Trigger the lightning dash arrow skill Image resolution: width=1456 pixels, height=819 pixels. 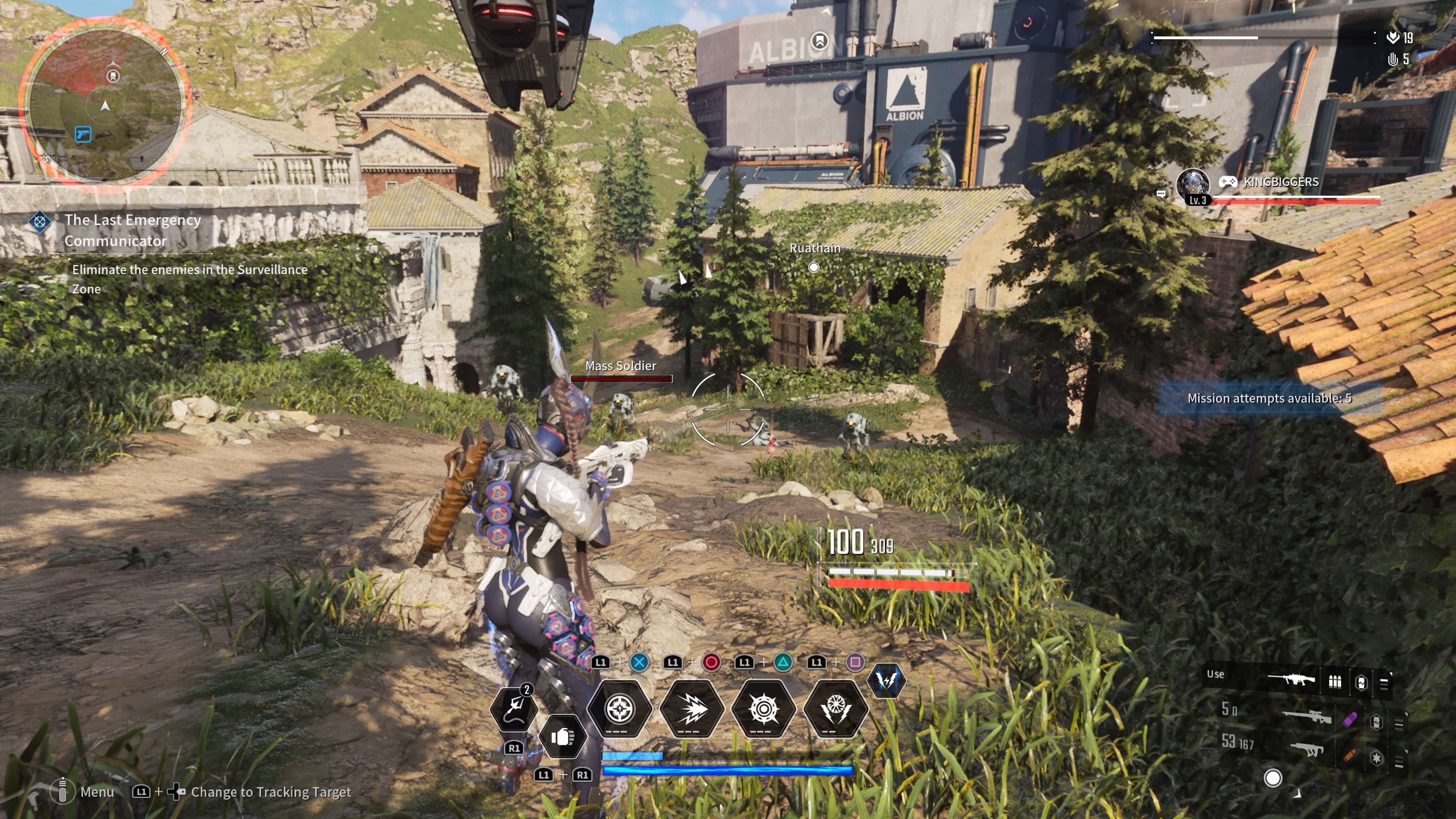pyautogui.click(x=691, y=709)
